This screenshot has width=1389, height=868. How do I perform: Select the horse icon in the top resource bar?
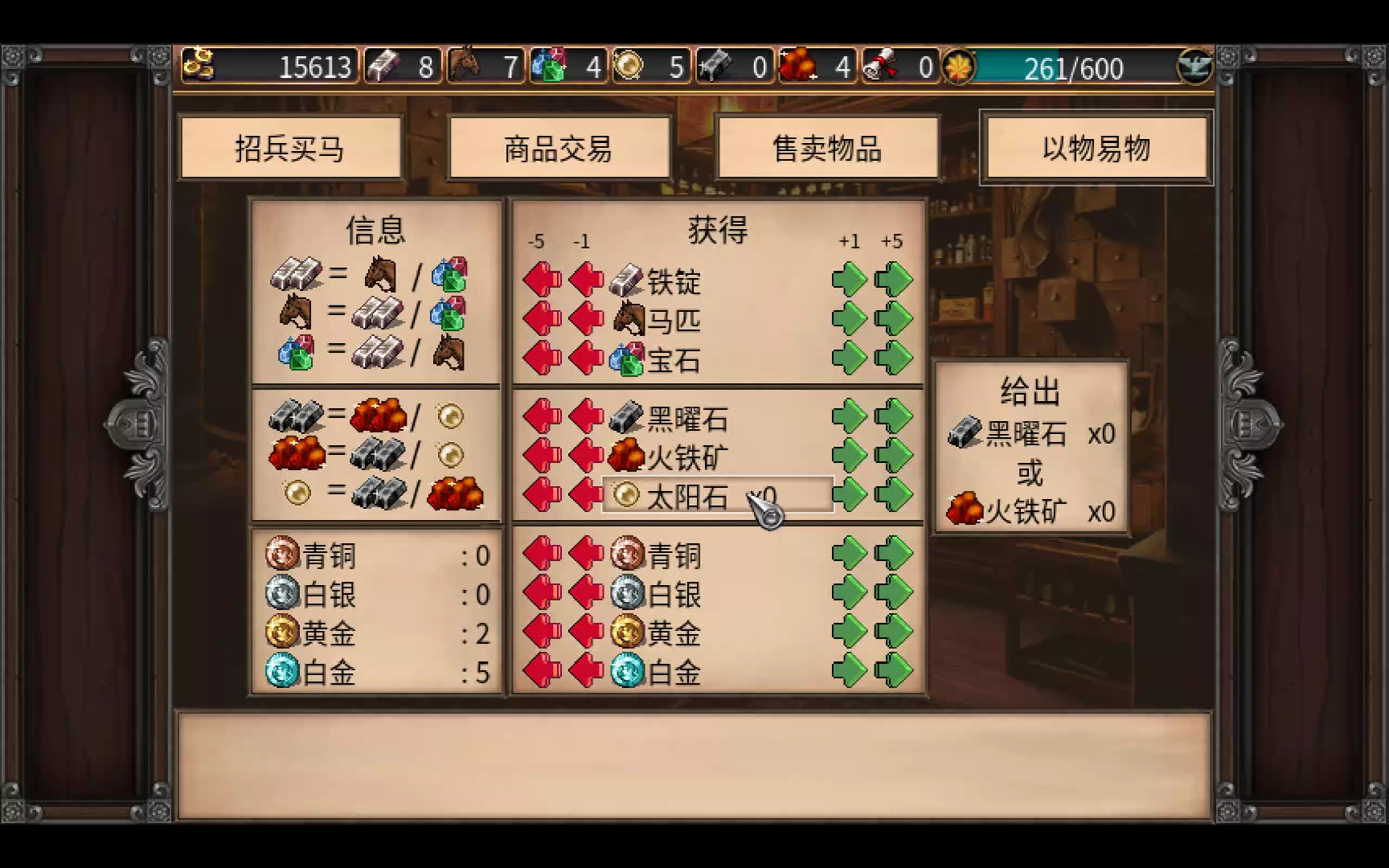[466, 63]
